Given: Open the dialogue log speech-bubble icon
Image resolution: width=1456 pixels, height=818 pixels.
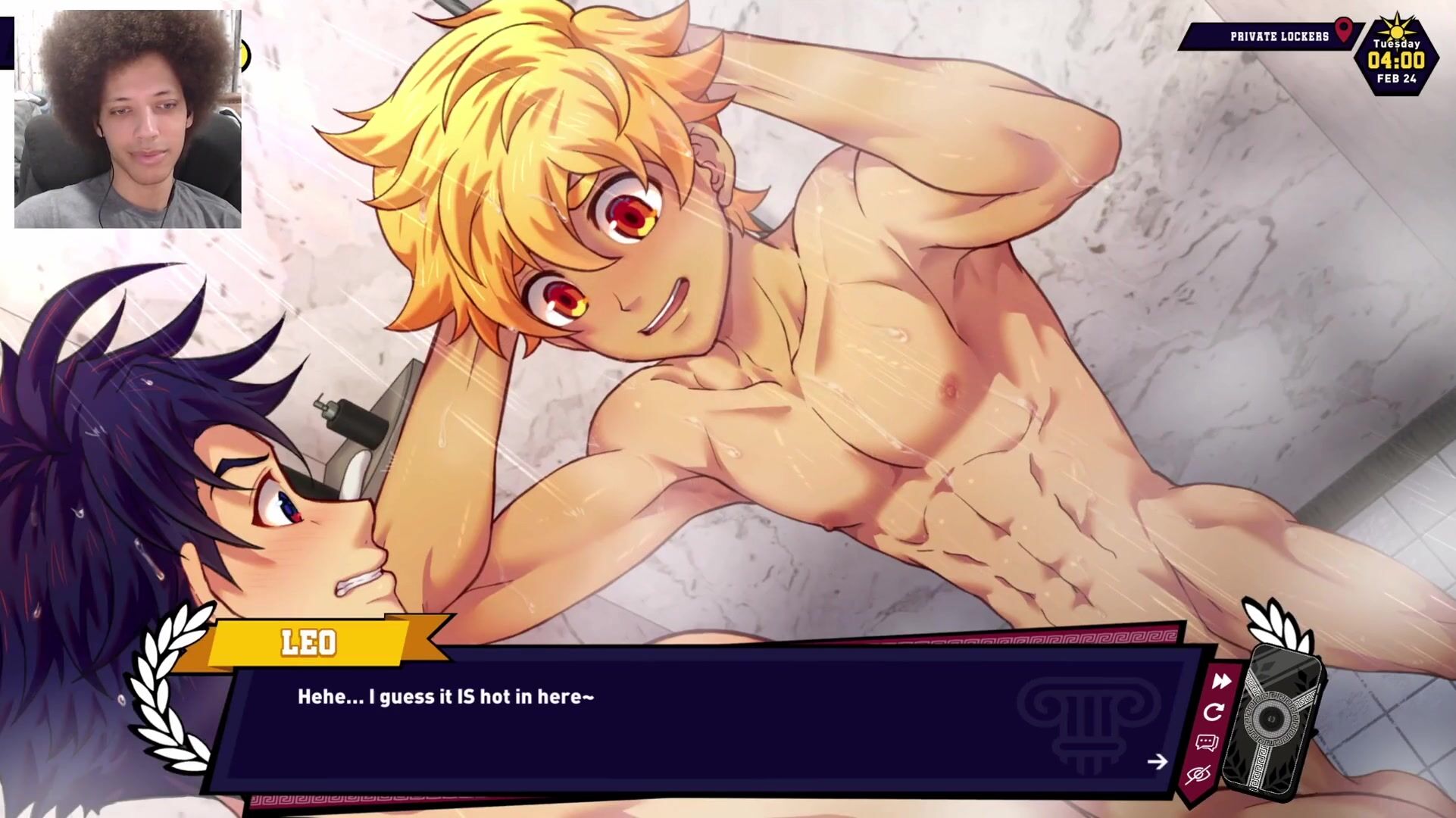Looking at the screenshot, I should [1206, 743].
